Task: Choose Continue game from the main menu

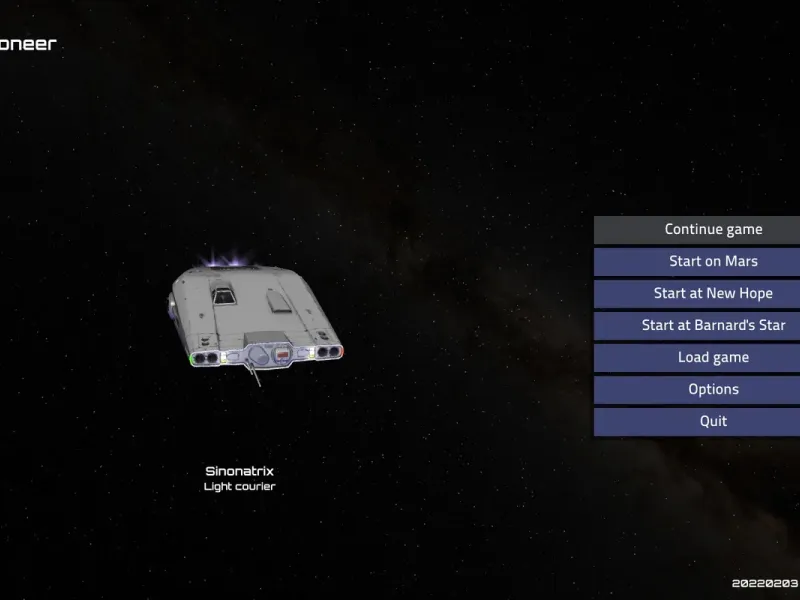Action: coord(712,230)
